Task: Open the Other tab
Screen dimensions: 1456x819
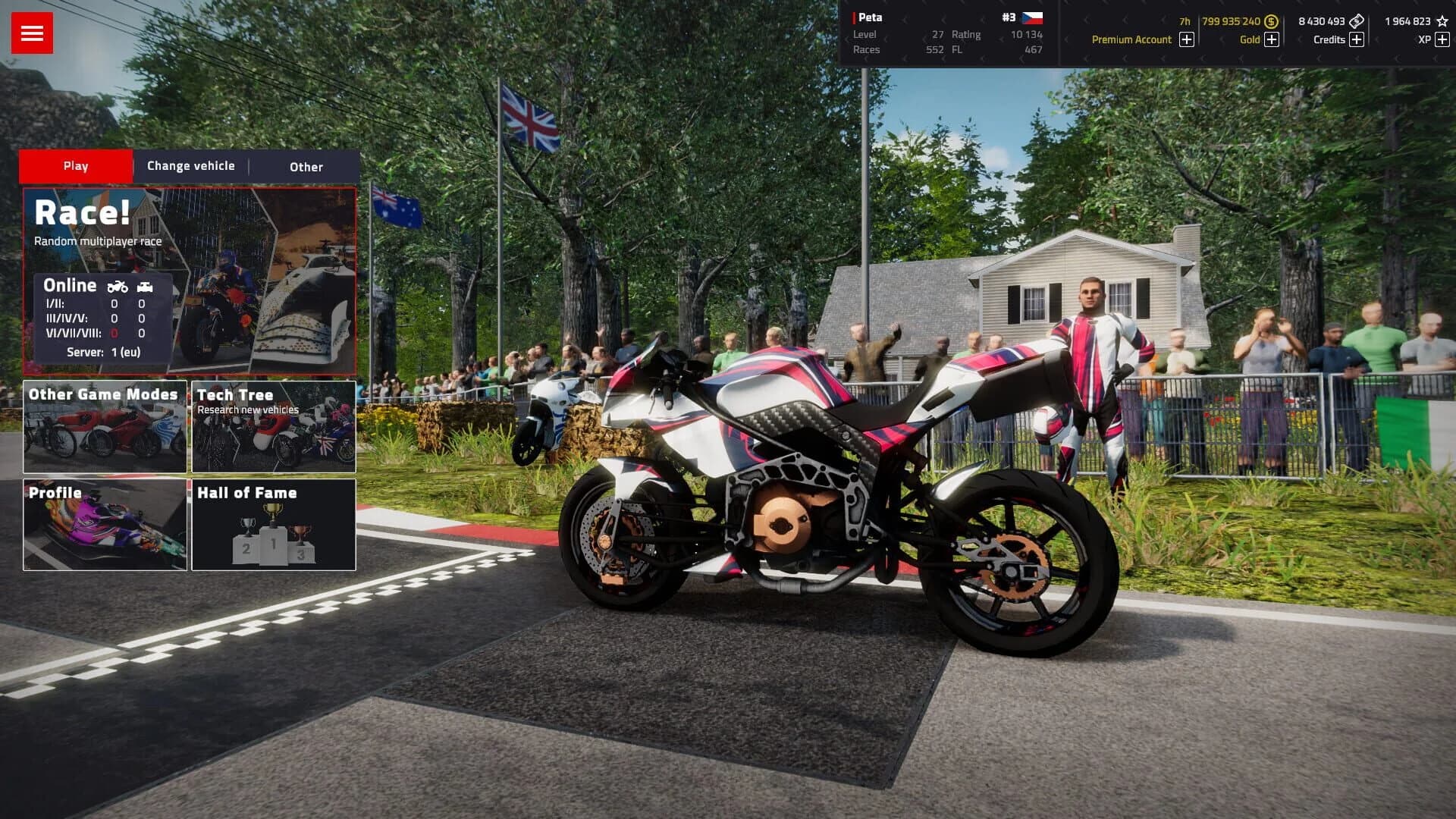Action: [305, 167]
